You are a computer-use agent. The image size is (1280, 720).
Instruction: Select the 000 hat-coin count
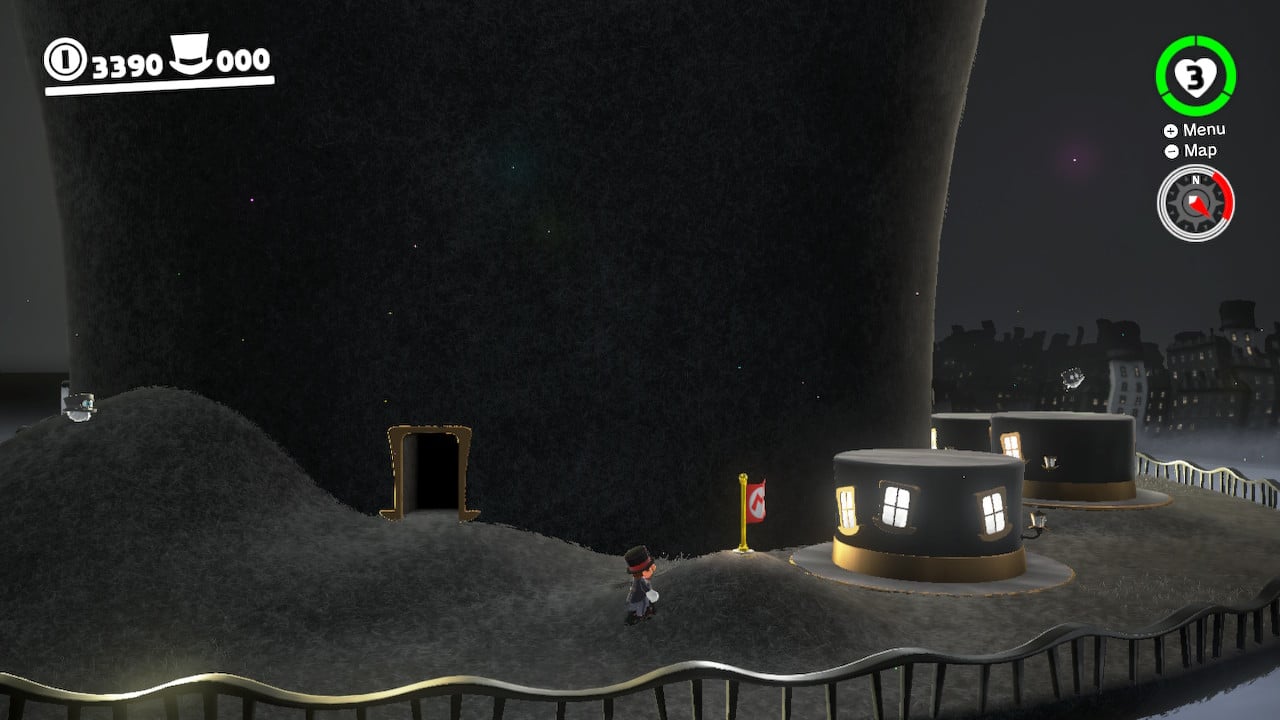[241, 60]
